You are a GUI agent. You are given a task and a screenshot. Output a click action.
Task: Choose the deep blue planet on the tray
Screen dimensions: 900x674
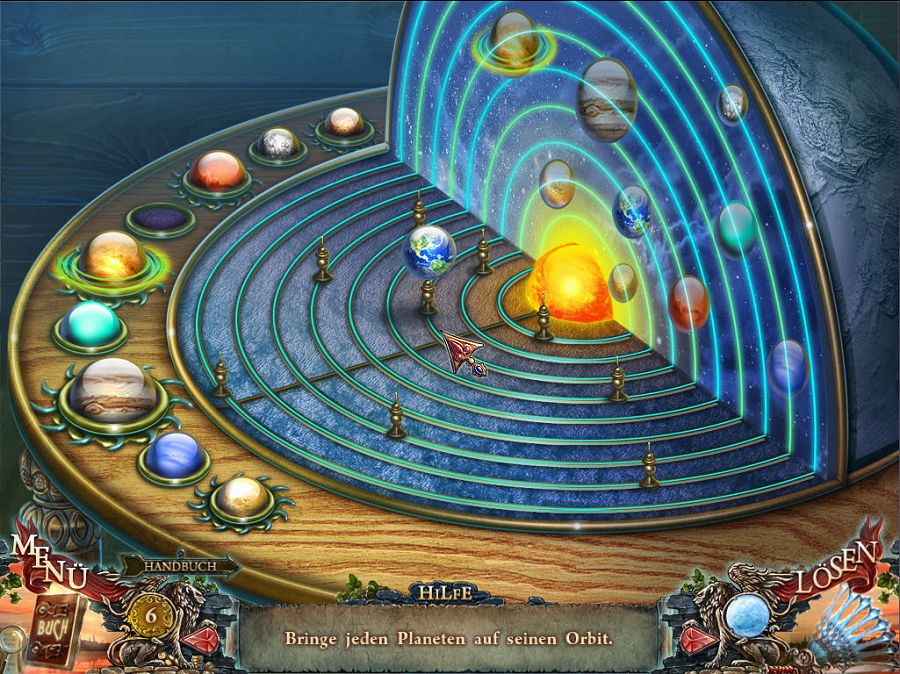[x=174, y=455]
